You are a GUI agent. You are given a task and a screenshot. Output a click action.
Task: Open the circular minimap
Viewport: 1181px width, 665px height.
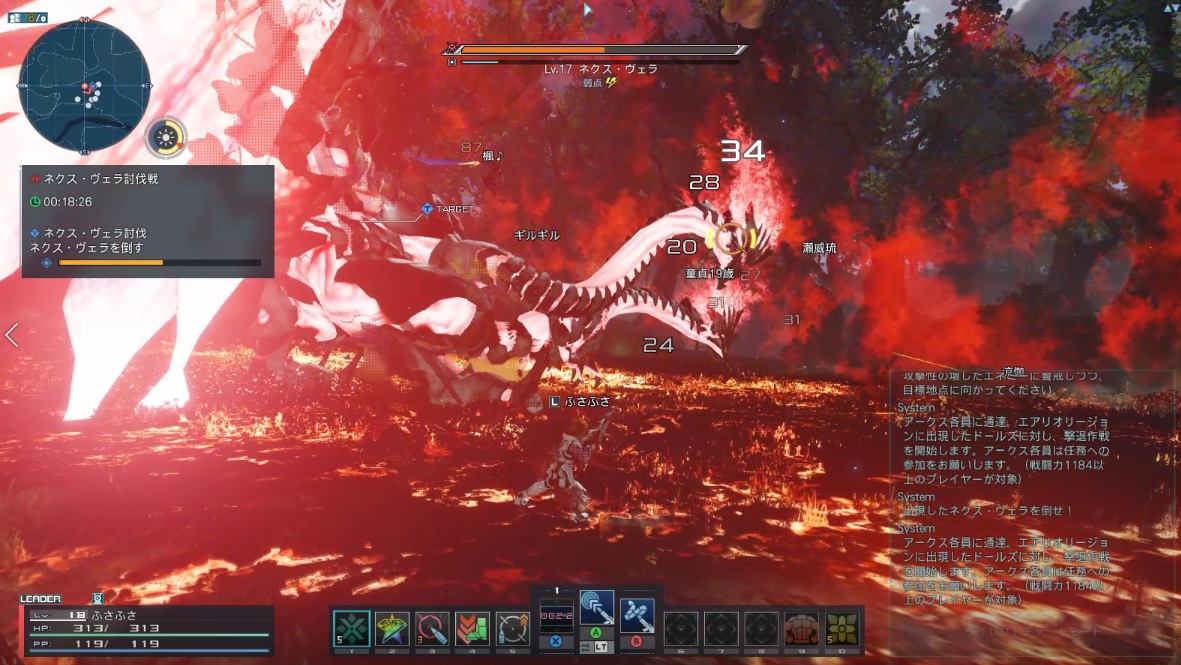pyautogui.click(x=85, y=86)
